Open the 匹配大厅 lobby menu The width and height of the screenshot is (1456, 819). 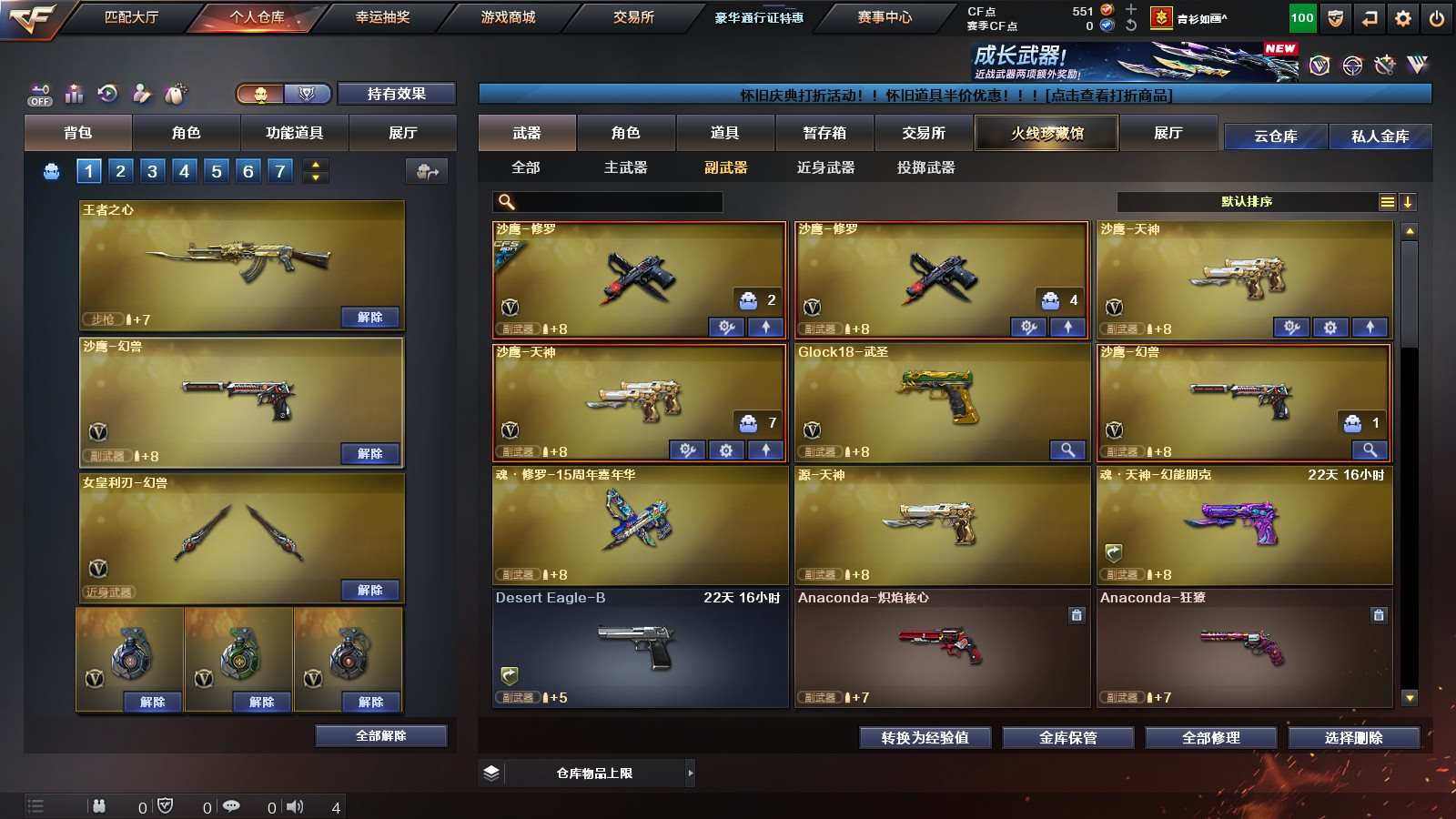tap(131, 17)
